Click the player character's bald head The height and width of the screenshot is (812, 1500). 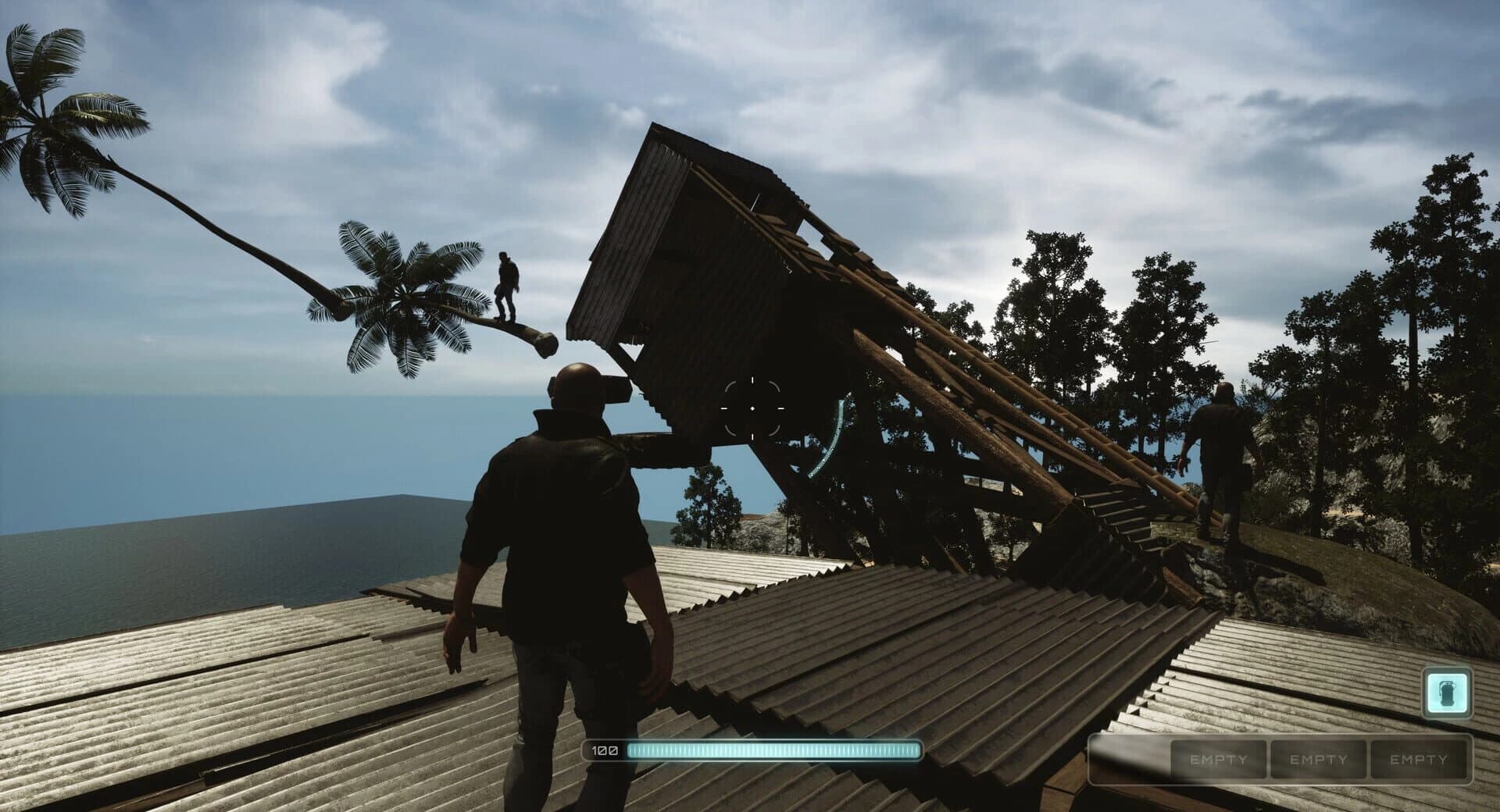pos(576,383)
